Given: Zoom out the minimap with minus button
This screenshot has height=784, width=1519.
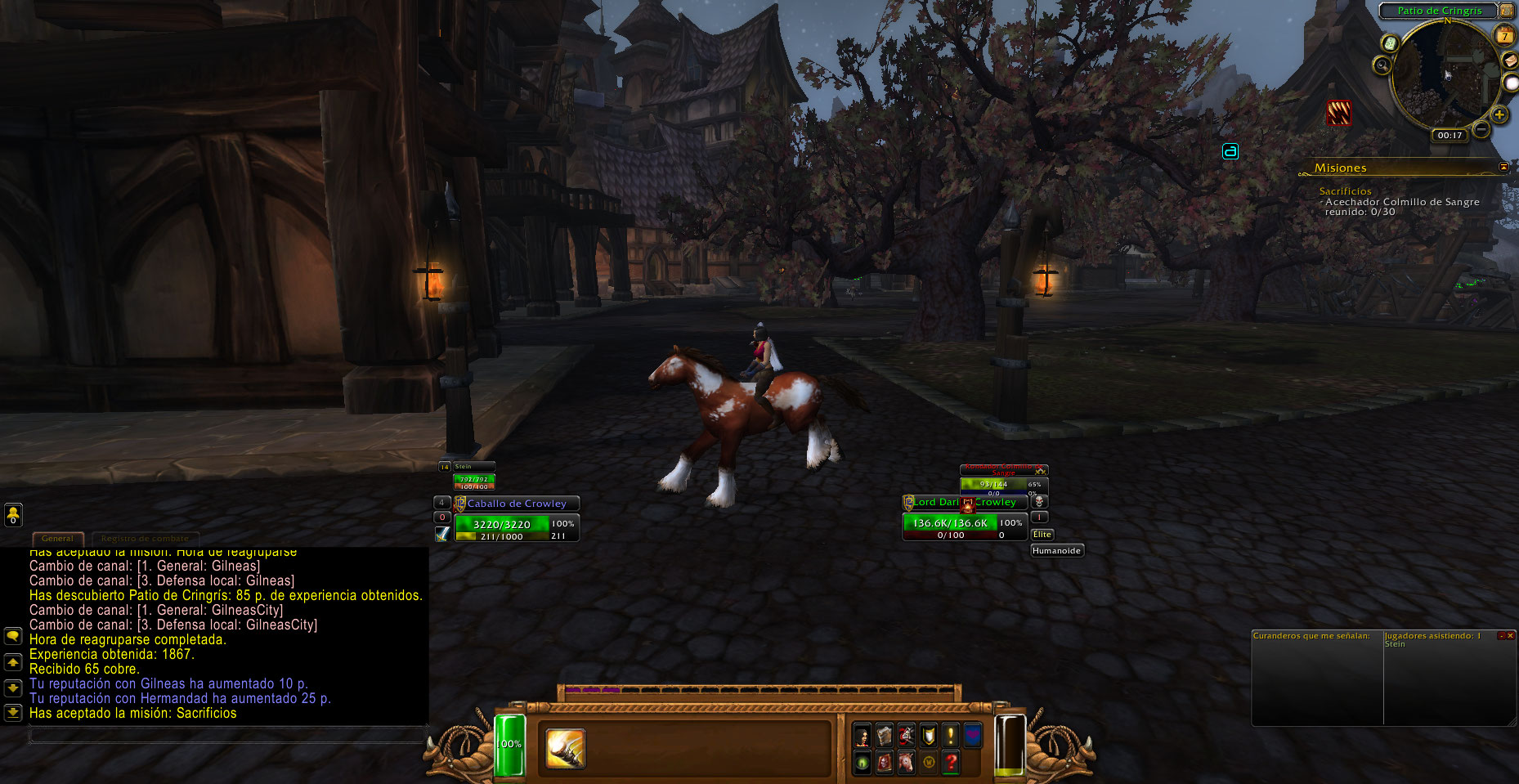Looking at the screenshot, I should click(1481, 129).
